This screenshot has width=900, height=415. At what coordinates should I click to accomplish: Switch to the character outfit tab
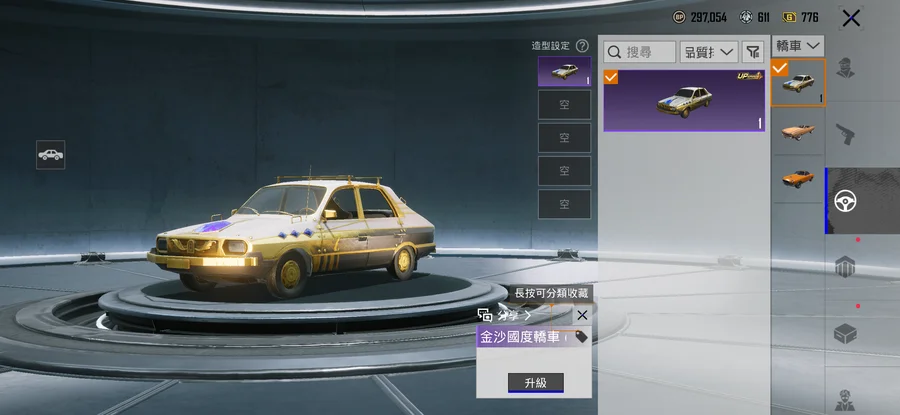847,69
